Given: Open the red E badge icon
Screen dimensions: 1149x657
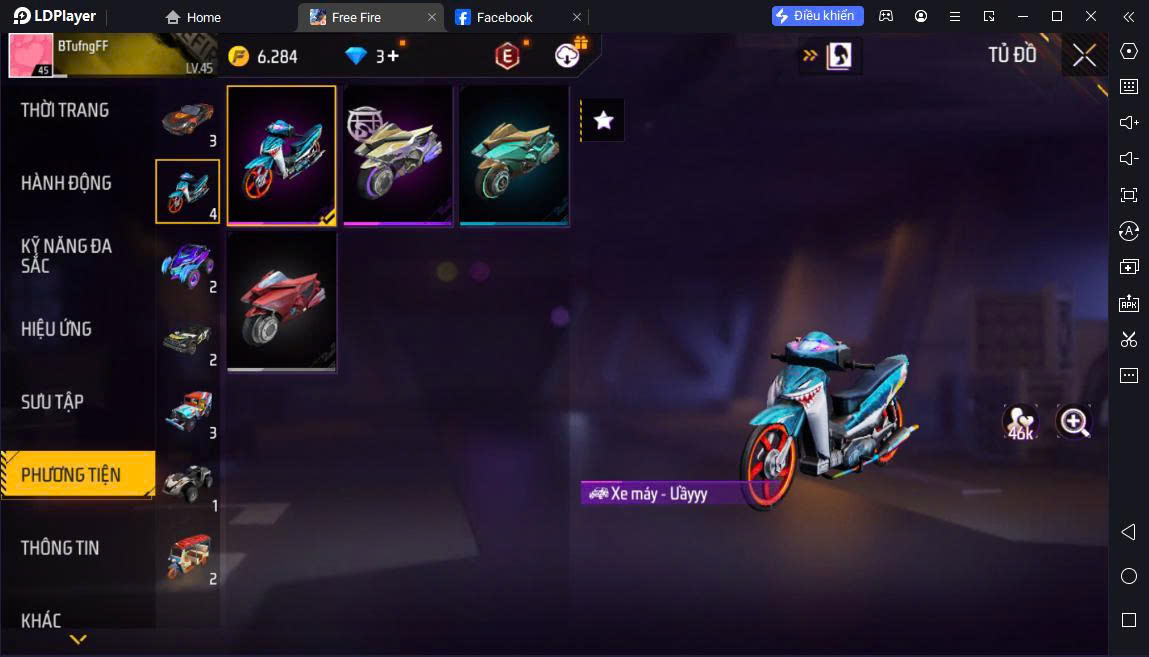Looking at the screenshot, I should click(508, 56).
